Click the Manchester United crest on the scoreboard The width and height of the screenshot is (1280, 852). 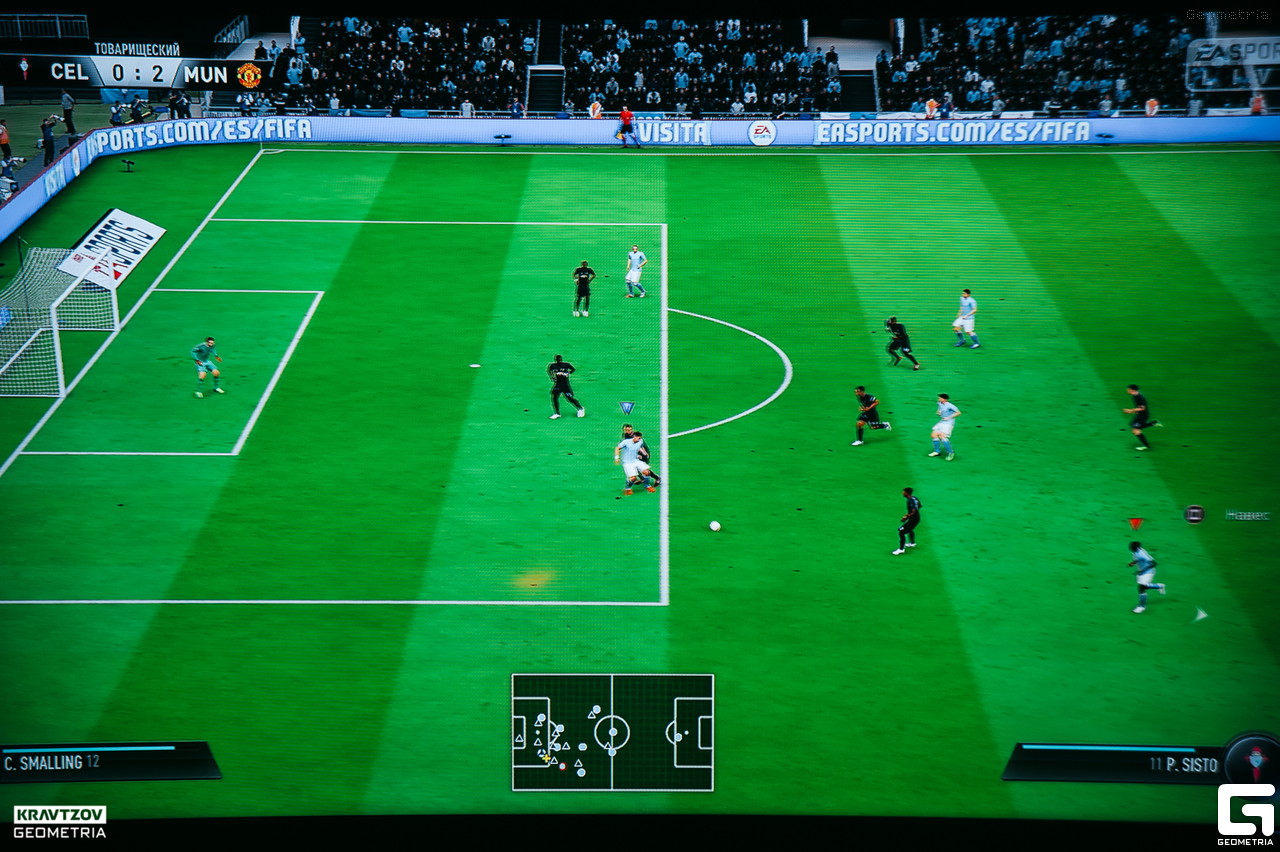coord(249,74)
